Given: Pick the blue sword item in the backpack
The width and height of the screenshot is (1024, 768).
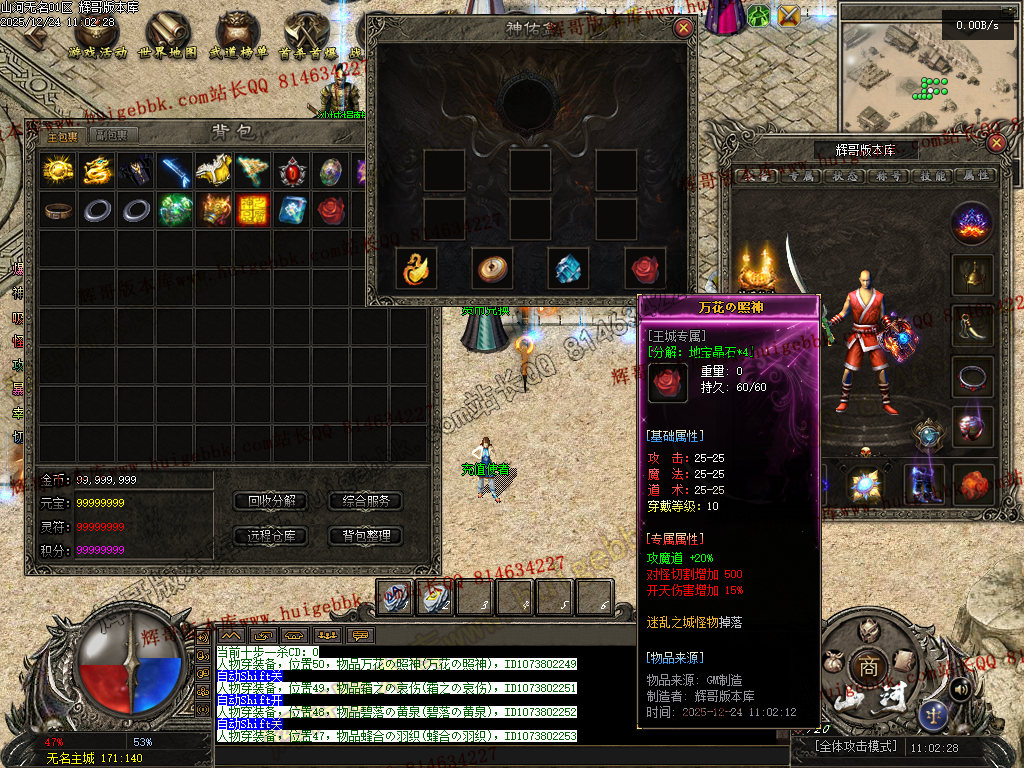Looking at the screenshot, I should tap(175, 171).
